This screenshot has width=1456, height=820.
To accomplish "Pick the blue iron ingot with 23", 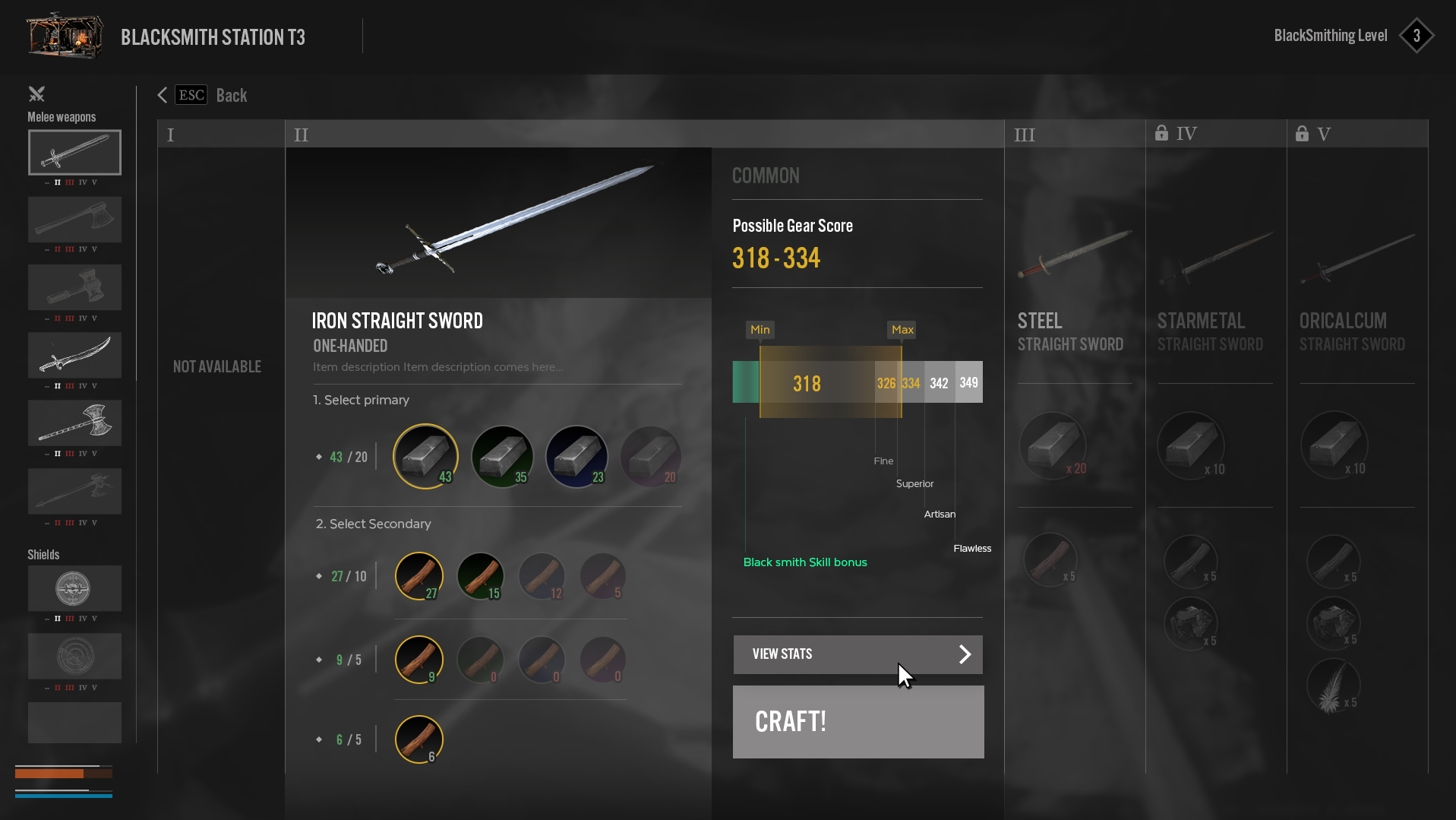I will click(x=576, y=456).
